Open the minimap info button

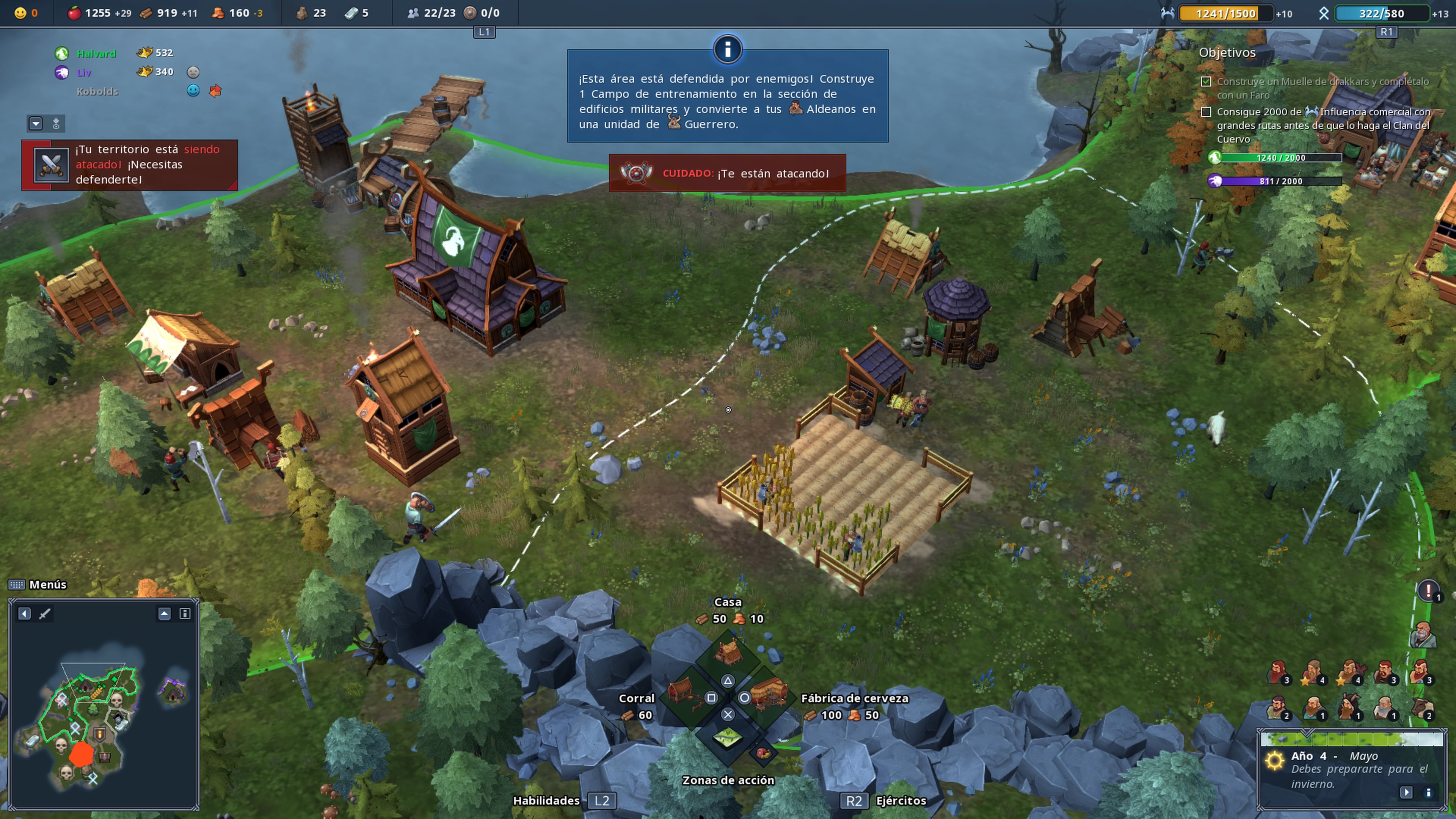pyautogui.click(x=185, y=614)
